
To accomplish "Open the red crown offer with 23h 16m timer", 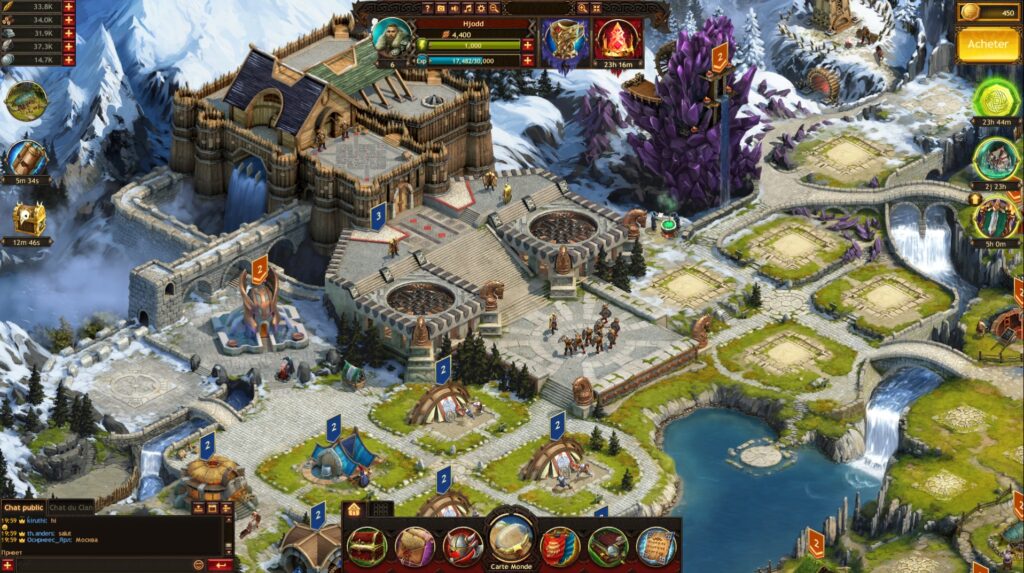I will pos(618,40).
